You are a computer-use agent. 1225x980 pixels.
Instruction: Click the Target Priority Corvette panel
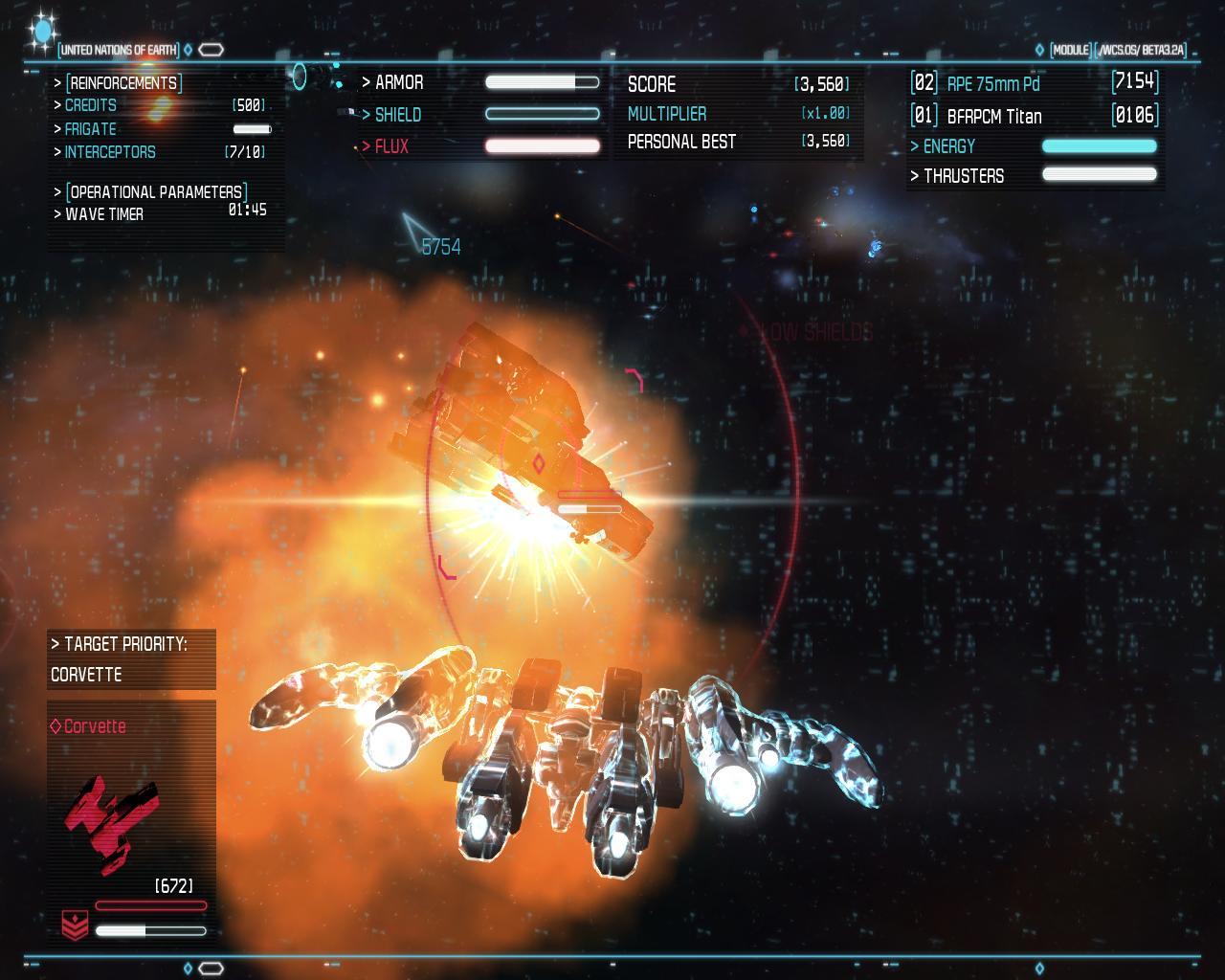pyautogui.click(x=131, y=659)
